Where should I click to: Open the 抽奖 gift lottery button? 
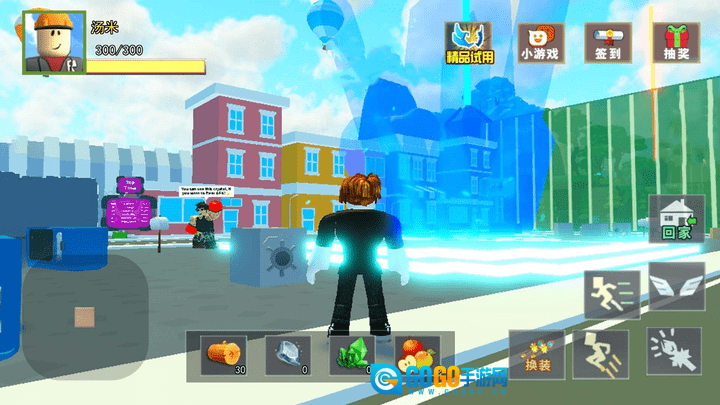[x=675, y=43]
